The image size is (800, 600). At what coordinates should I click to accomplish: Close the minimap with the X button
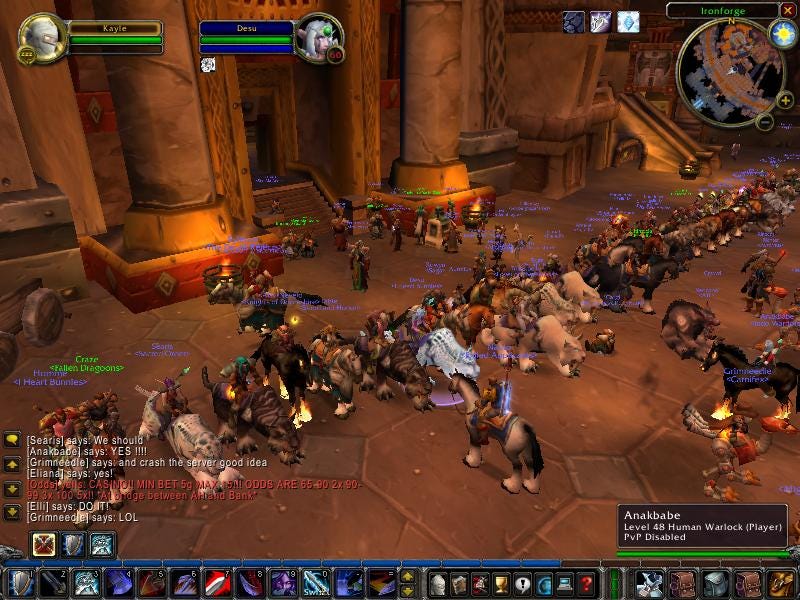pyautogui.click(x=788, y=10)
